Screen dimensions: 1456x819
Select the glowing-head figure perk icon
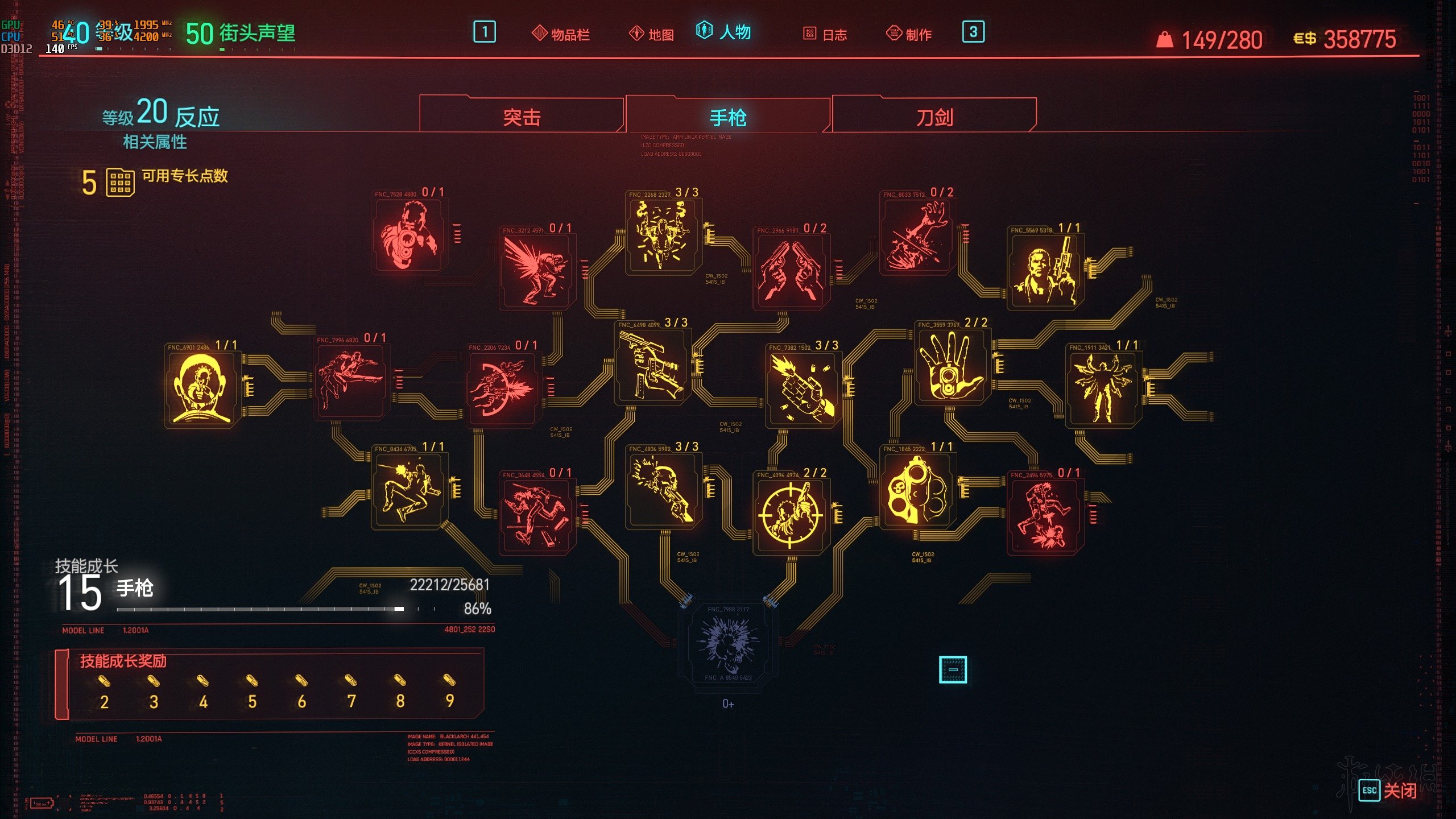(201, 388)
